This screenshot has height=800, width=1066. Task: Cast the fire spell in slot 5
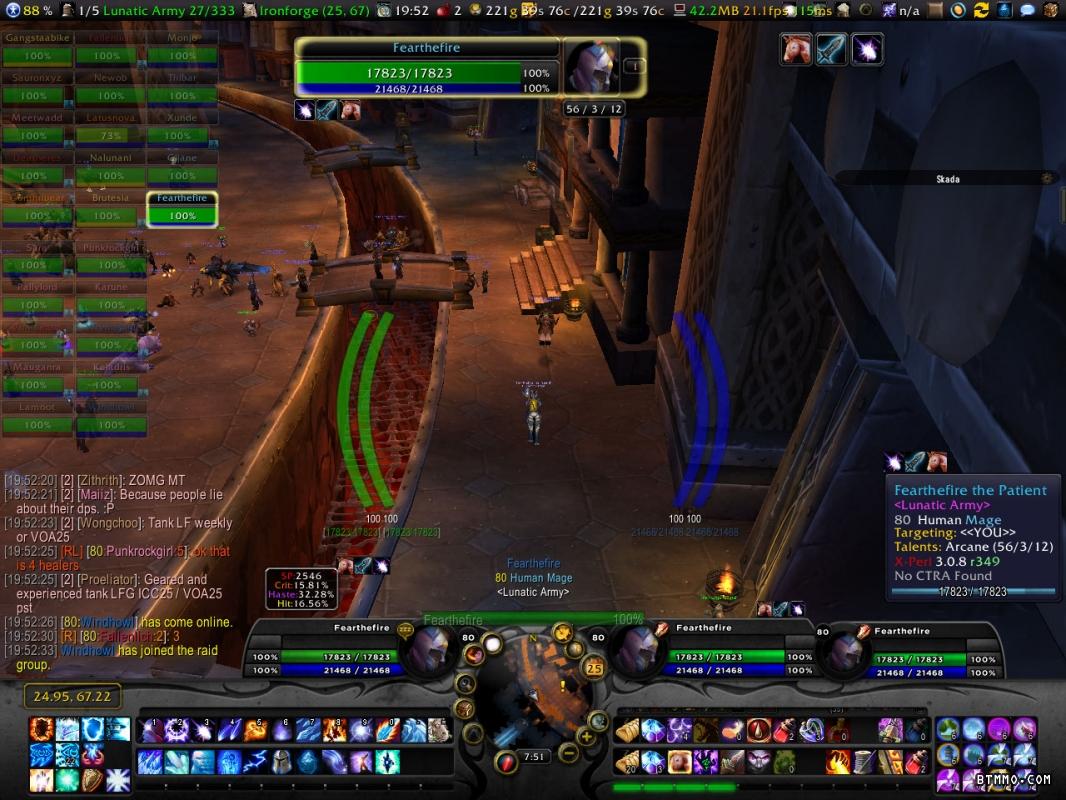click(256, 731)
